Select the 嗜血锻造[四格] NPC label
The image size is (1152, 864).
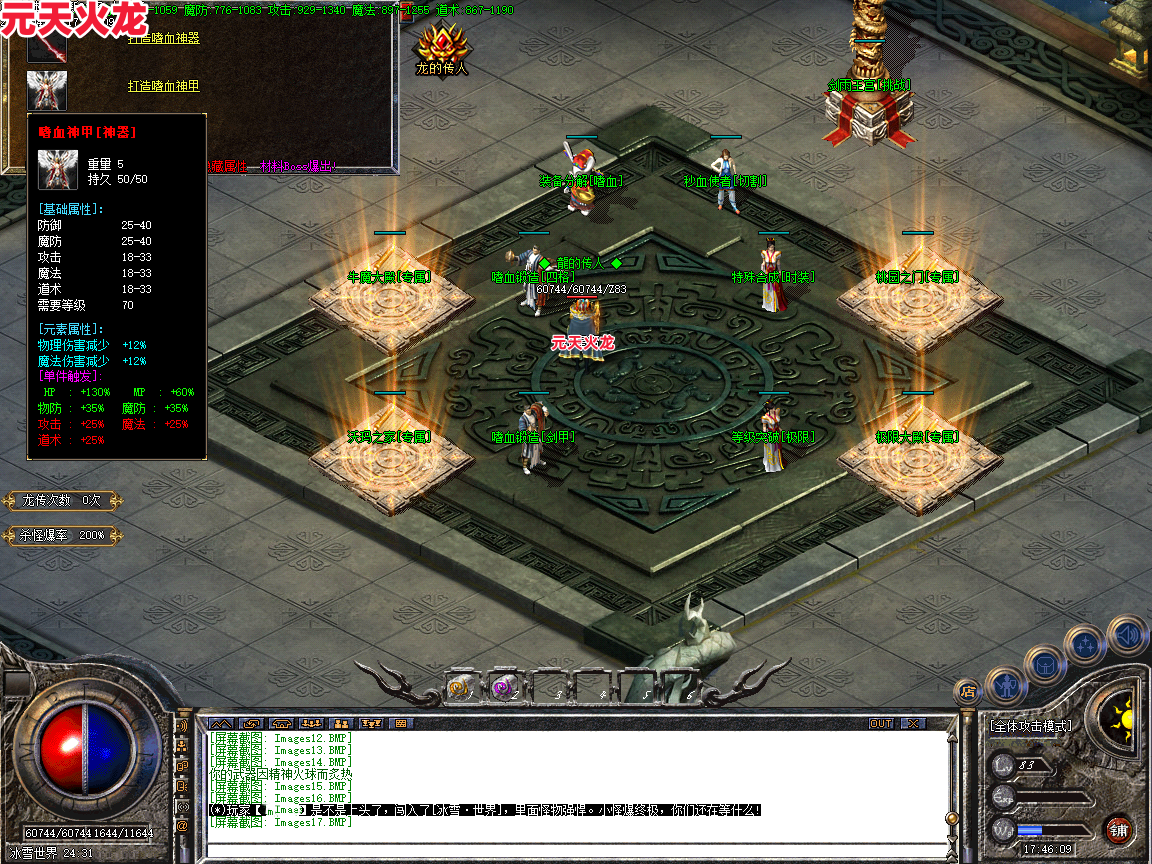pyautogui.click(x=530, y=276)
